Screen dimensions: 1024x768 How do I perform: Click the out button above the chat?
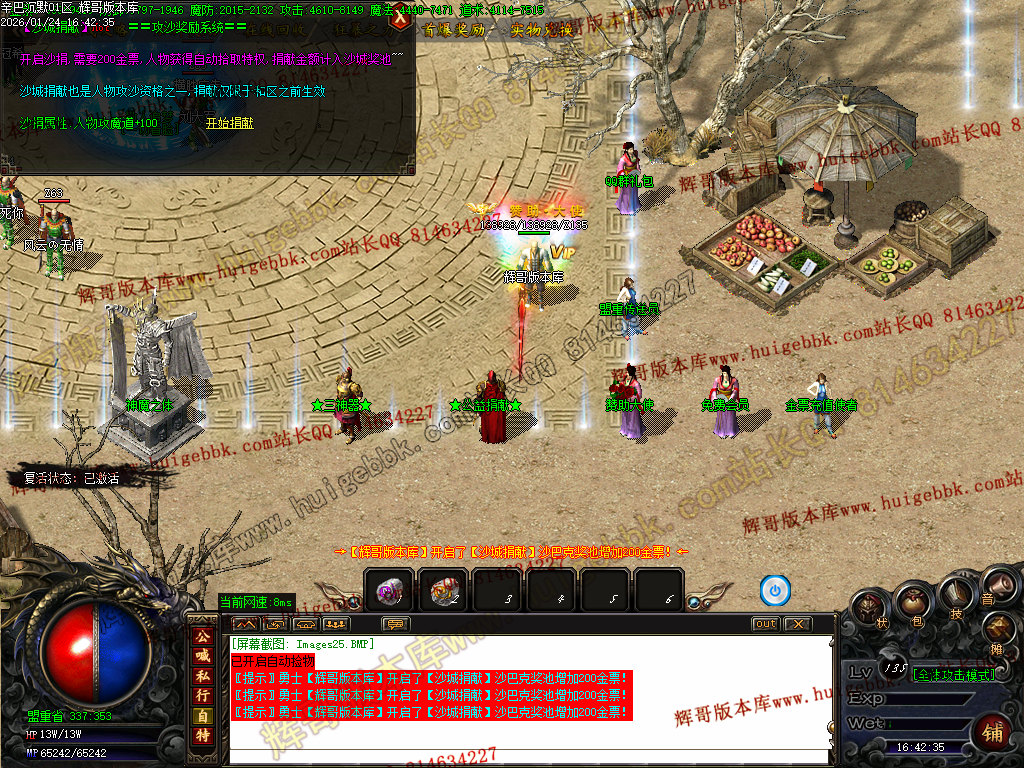click(x=765, y=624)
